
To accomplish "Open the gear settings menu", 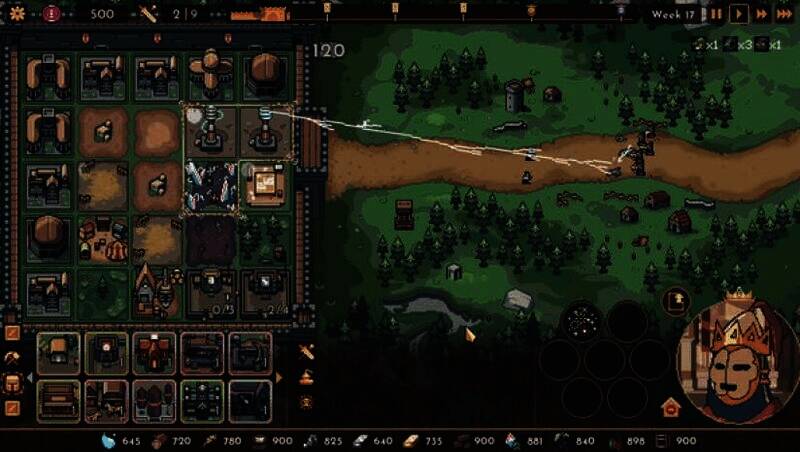I will (16, 13).
